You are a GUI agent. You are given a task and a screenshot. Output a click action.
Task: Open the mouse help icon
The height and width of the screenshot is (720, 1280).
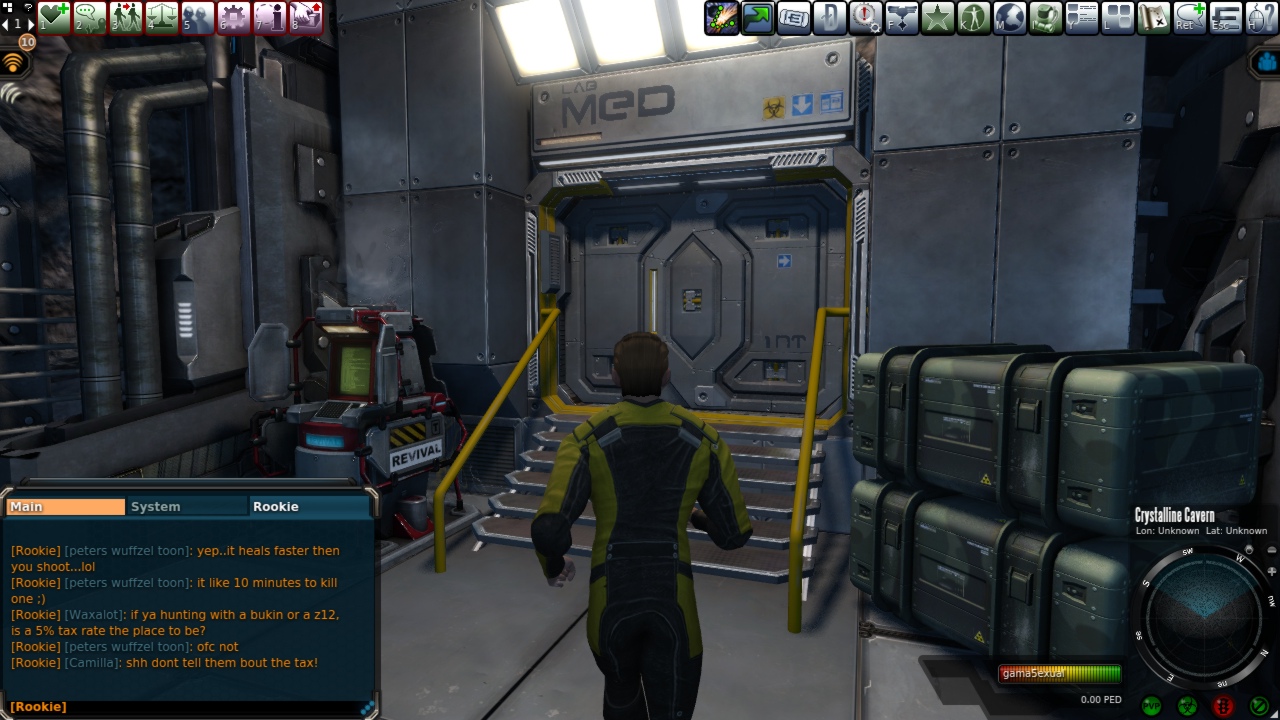(x=1261, y=18)
